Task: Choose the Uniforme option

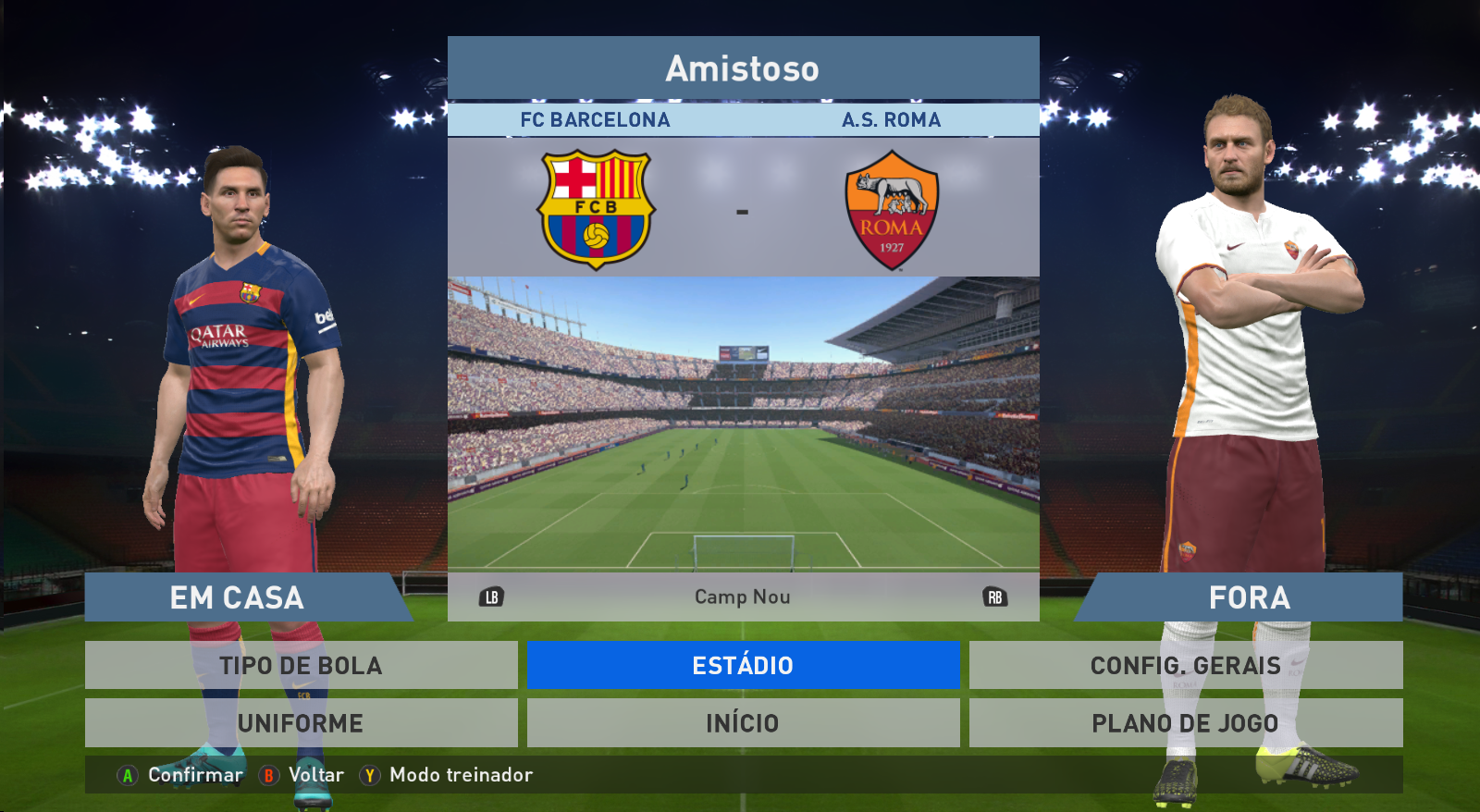Action: (301, 722)
